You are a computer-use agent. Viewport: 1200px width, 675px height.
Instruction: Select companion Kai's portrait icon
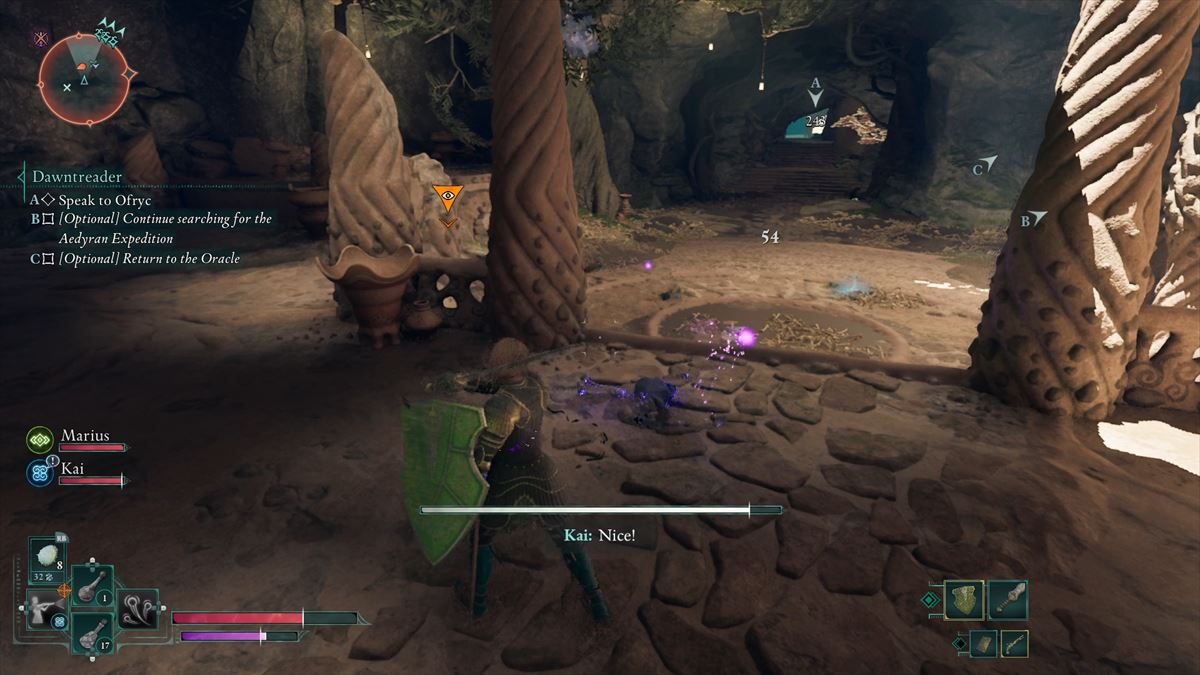[x=40, y=472]
